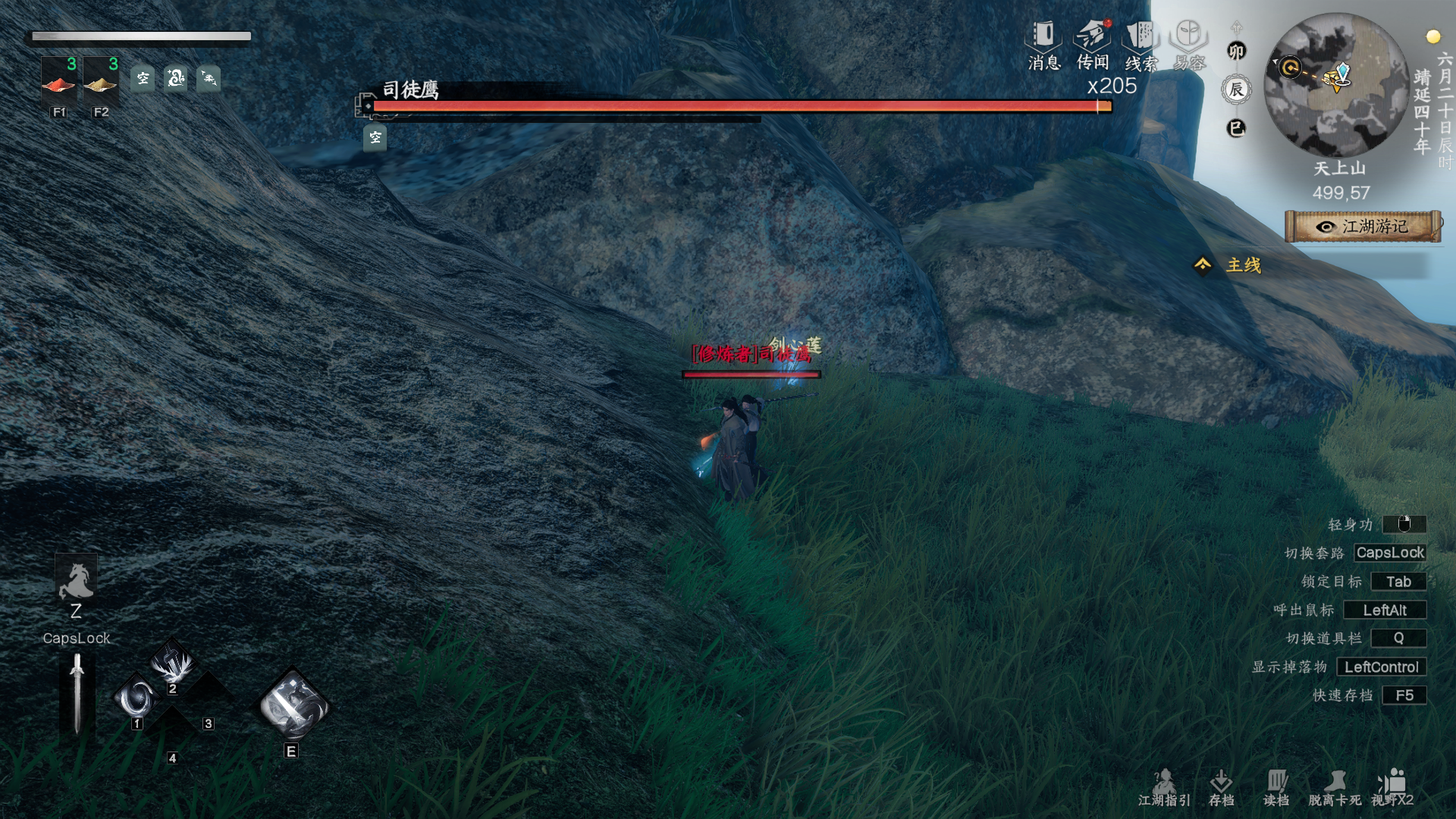1456x819 pixels.
Task: Use the 脱离卡死 unstuck button
Action: click(1334, 787)
